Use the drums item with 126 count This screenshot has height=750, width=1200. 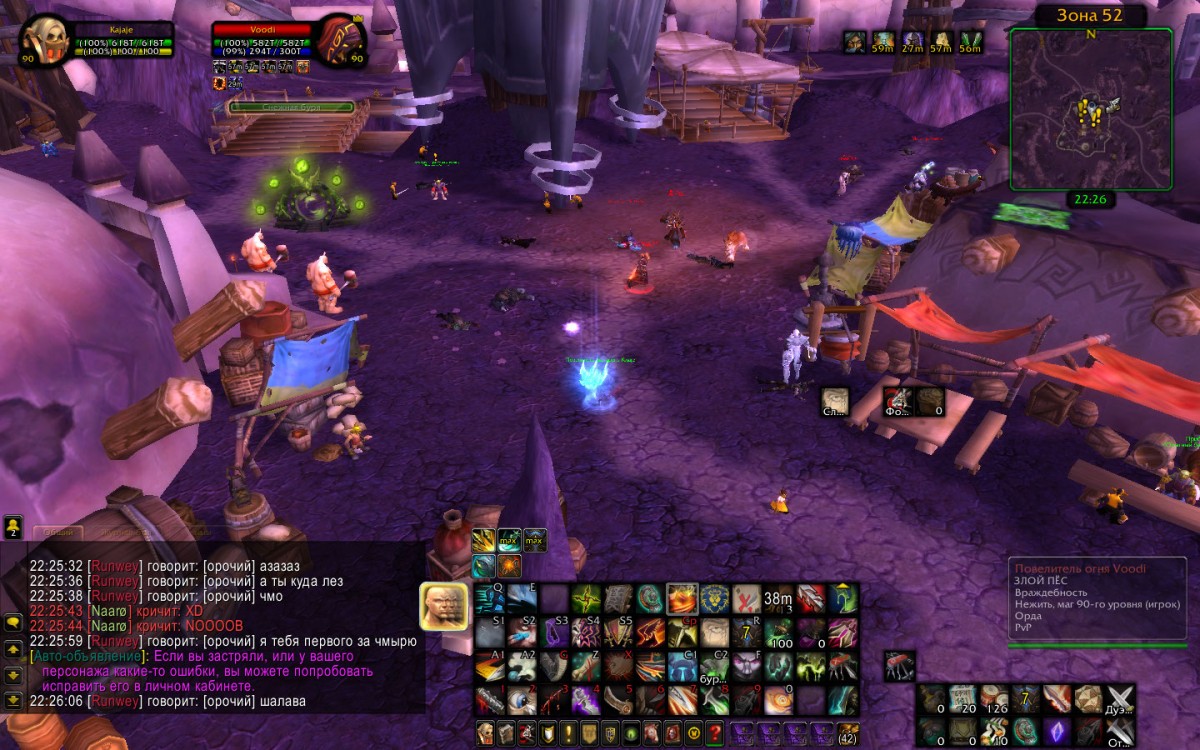[994, 698]
